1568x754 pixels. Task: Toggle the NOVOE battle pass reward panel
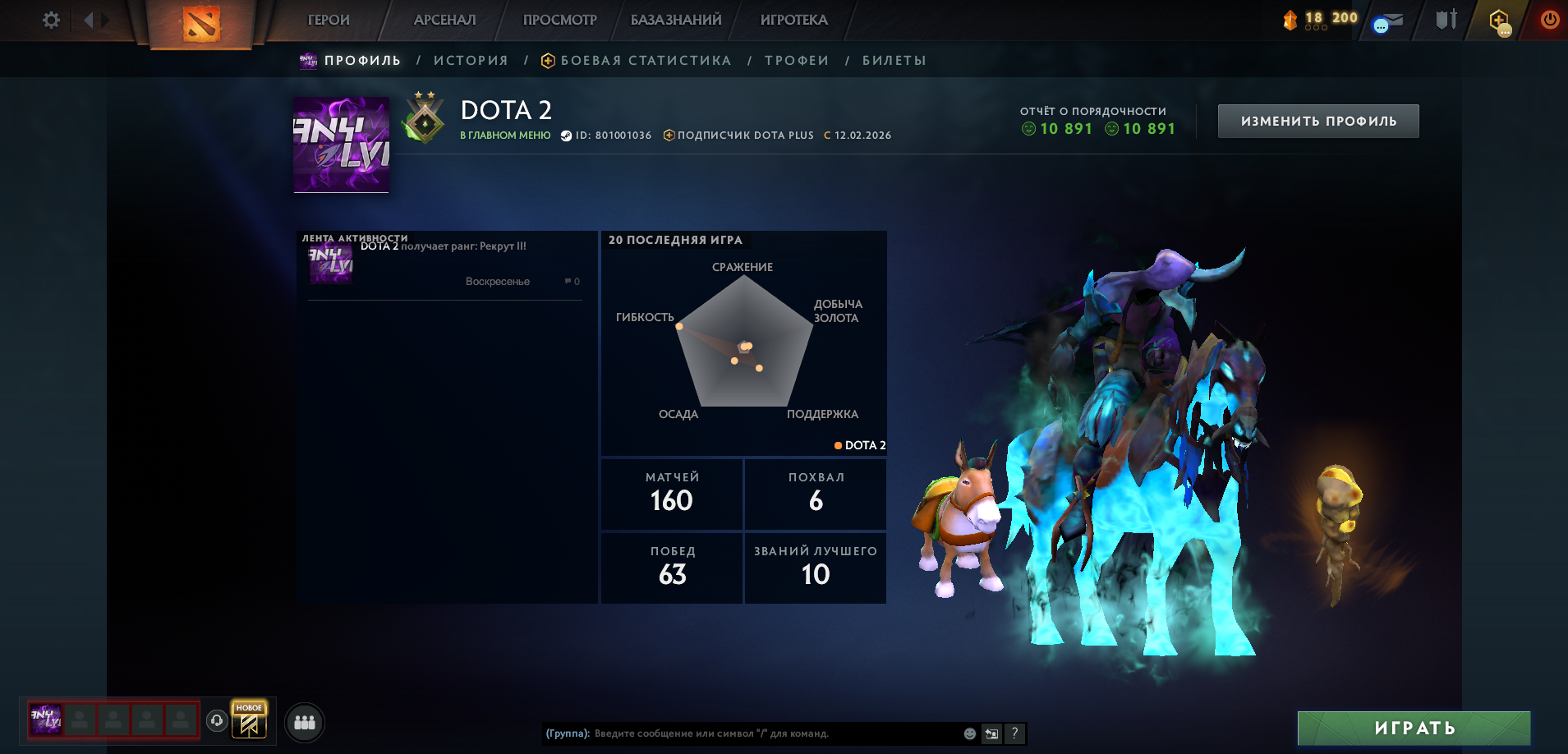pos(249,721)
